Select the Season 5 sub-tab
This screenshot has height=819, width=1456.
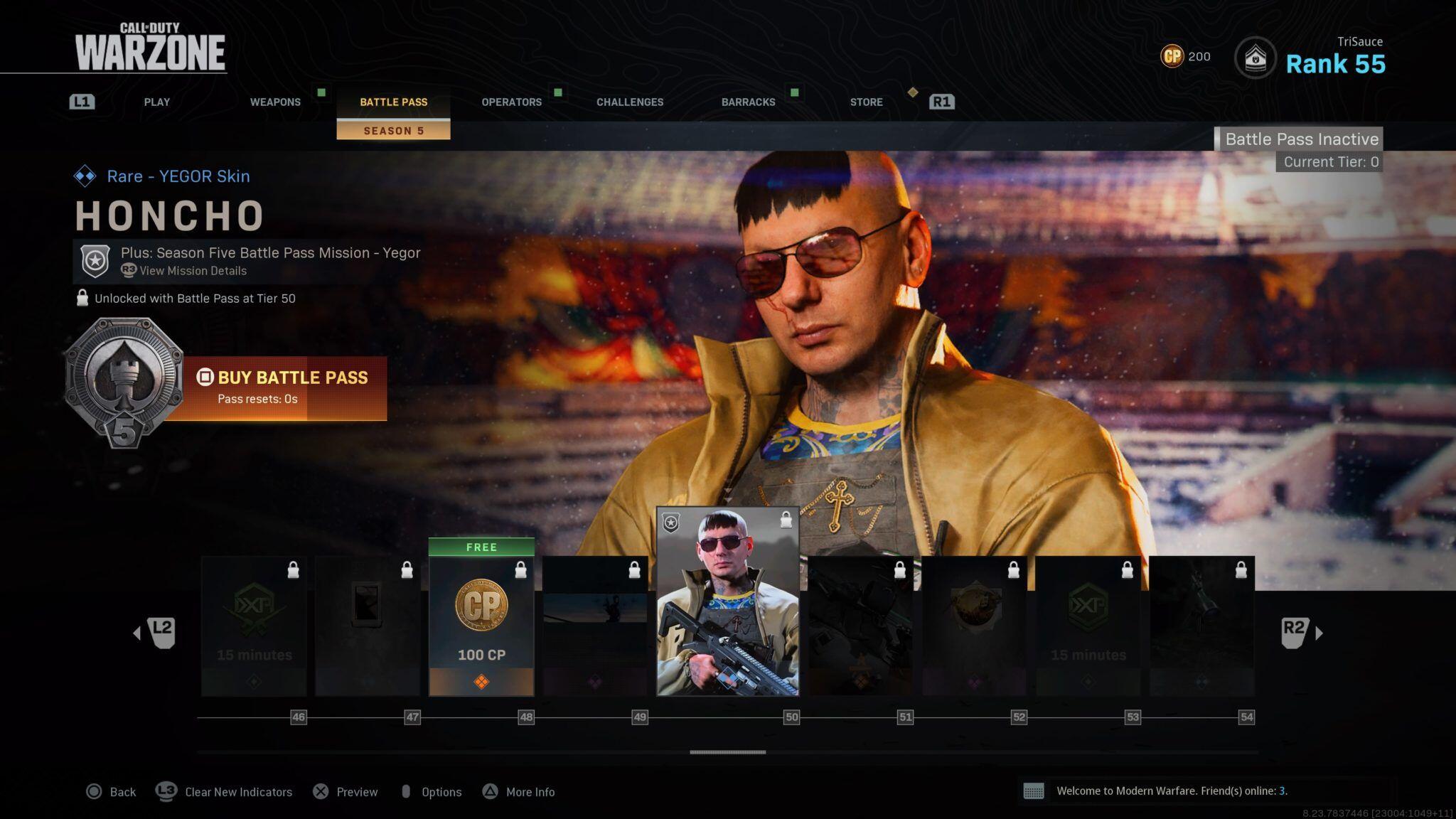pos(393,131)
